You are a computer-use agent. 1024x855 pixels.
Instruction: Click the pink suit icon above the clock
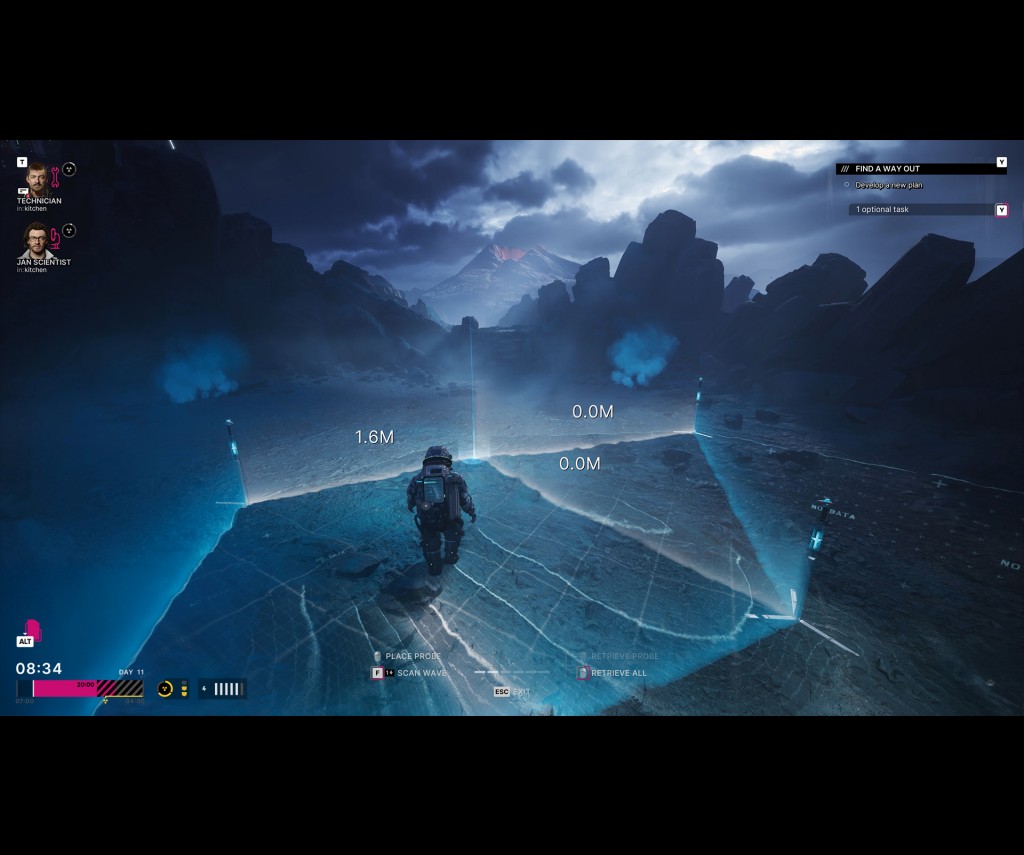pos(32,630)
